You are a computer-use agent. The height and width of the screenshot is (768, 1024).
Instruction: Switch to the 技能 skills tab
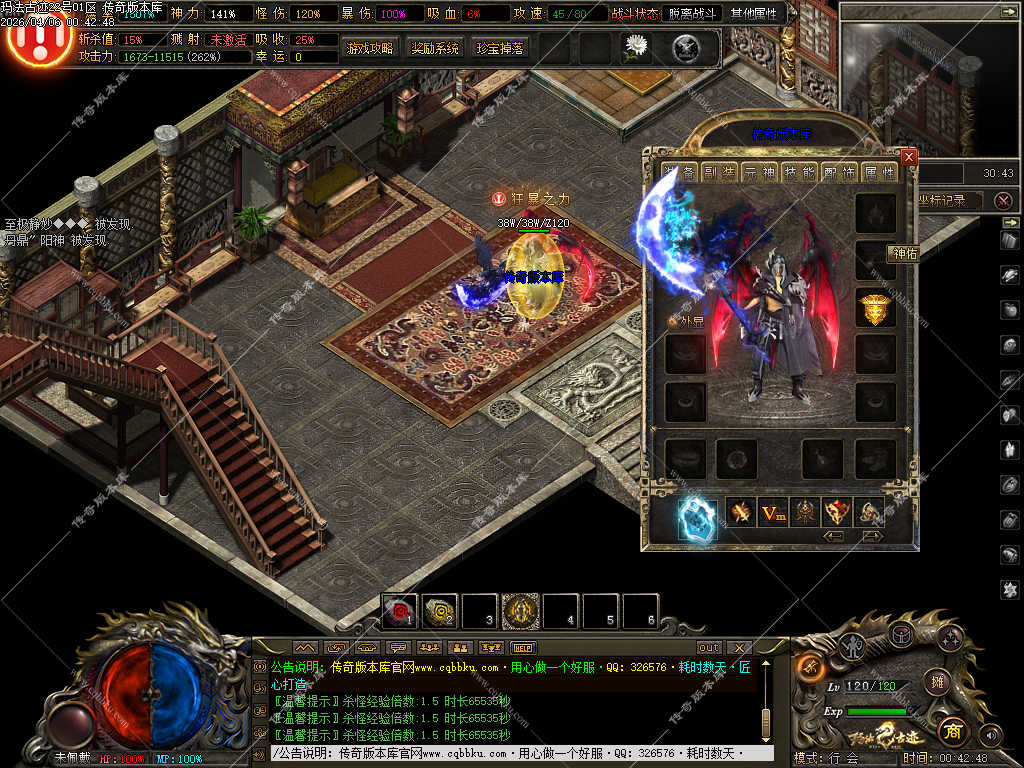click(799, 172)
